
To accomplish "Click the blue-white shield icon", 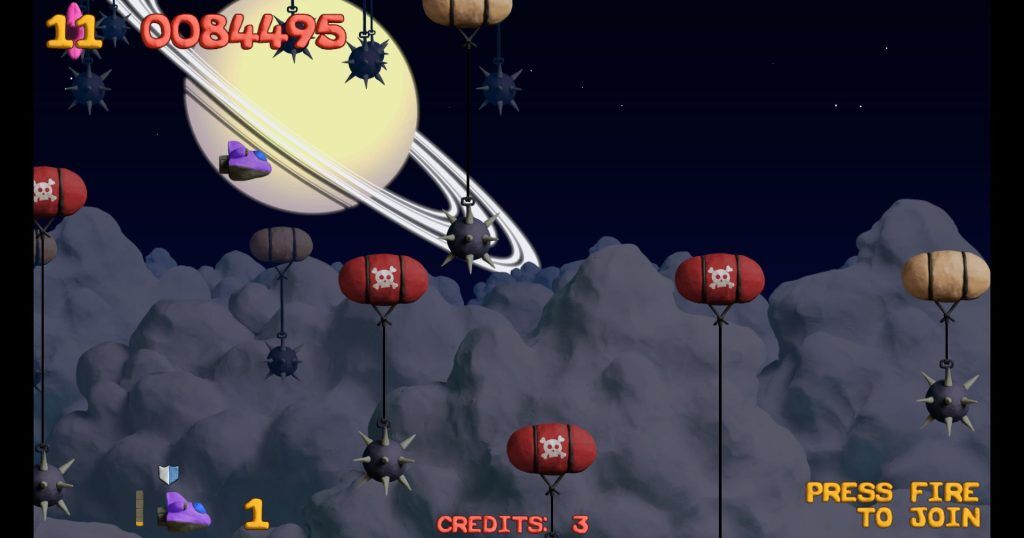I will tap(168, 474).
